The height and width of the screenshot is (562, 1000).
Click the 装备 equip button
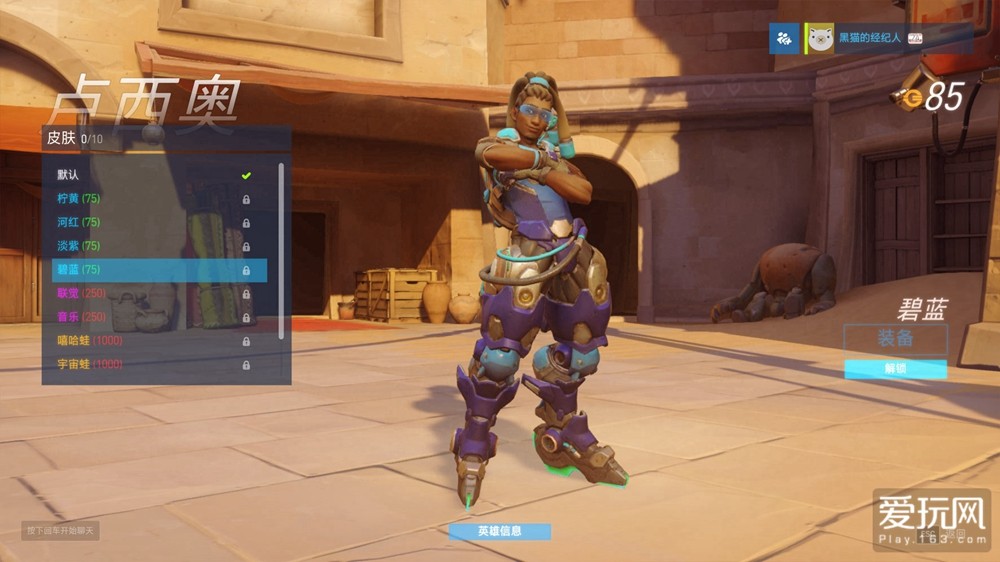895,338
